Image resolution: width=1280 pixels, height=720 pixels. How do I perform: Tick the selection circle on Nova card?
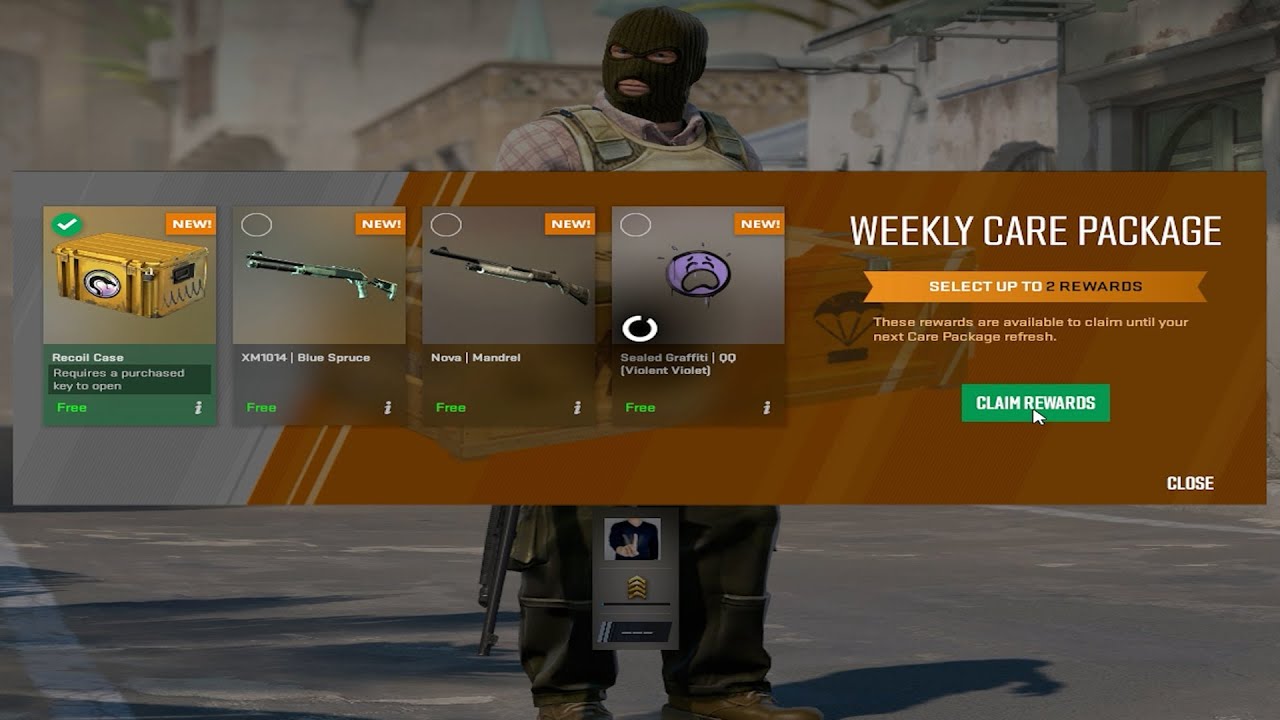[446, 225]
